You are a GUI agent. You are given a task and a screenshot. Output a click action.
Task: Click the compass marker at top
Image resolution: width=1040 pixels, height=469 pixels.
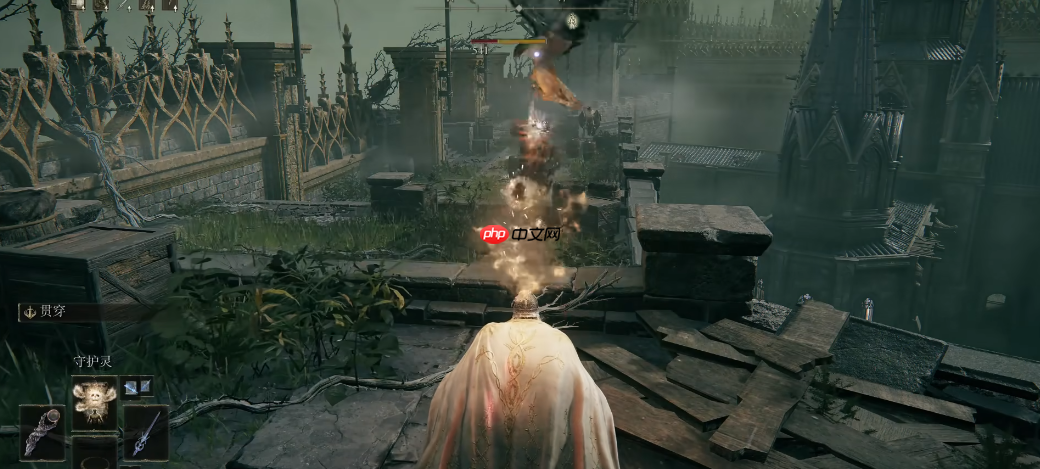pyautogui.click(x=571, y=19)
